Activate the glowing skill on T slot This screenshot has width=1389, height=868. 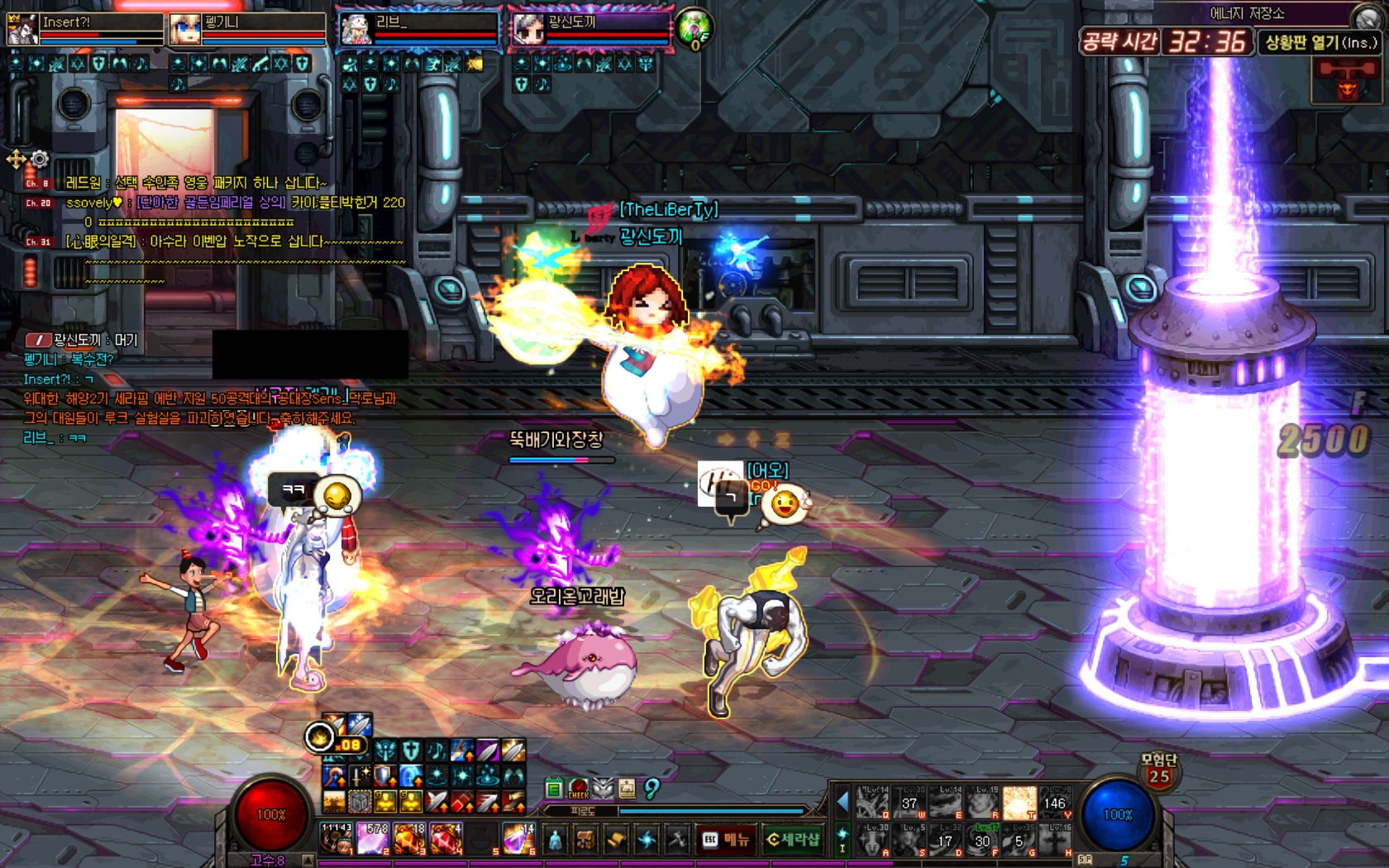coord(1019,803)
